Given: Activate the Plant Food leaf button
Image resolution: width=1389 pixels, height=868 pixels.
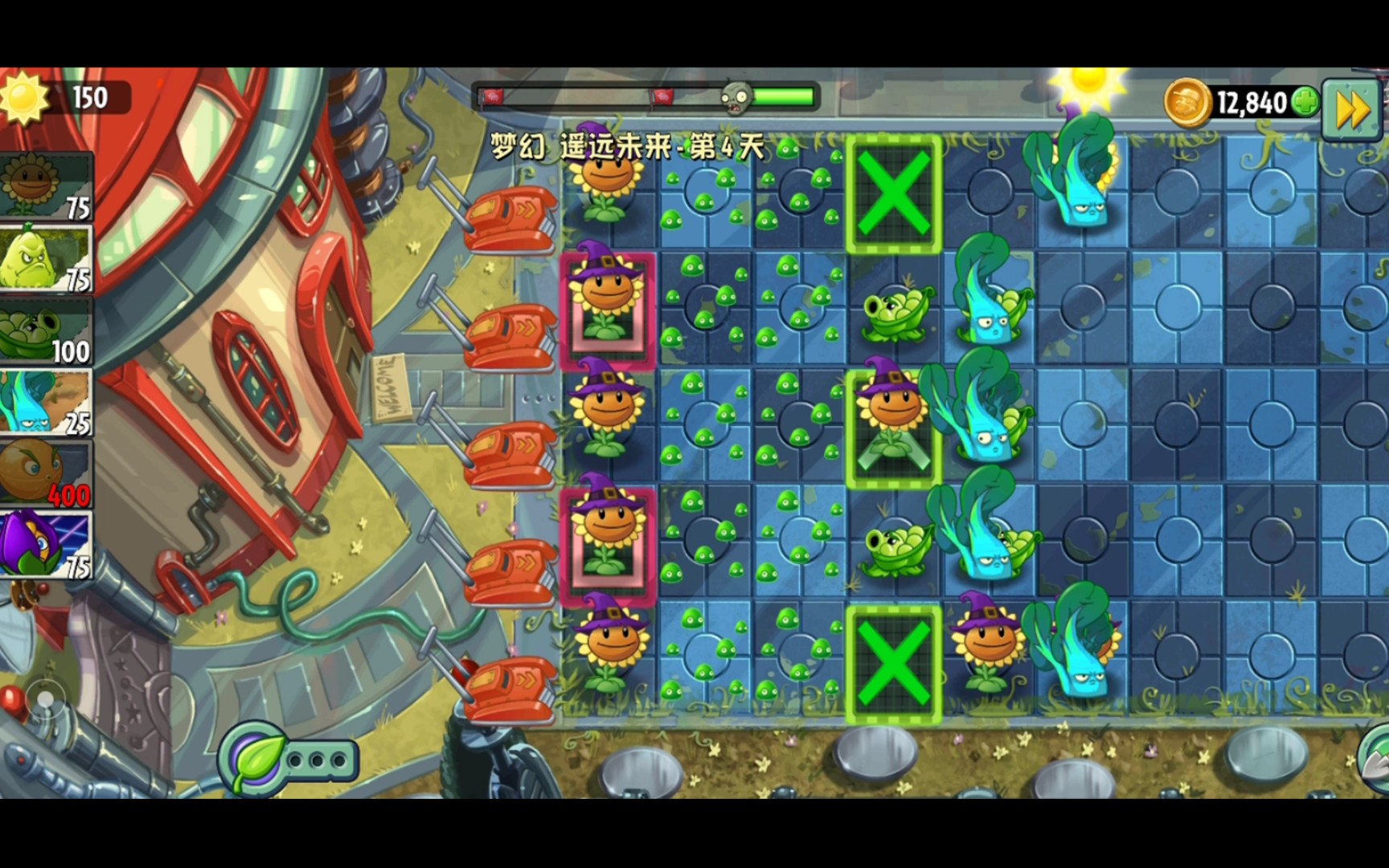Looking at the screenshot, I should [257, 759].
